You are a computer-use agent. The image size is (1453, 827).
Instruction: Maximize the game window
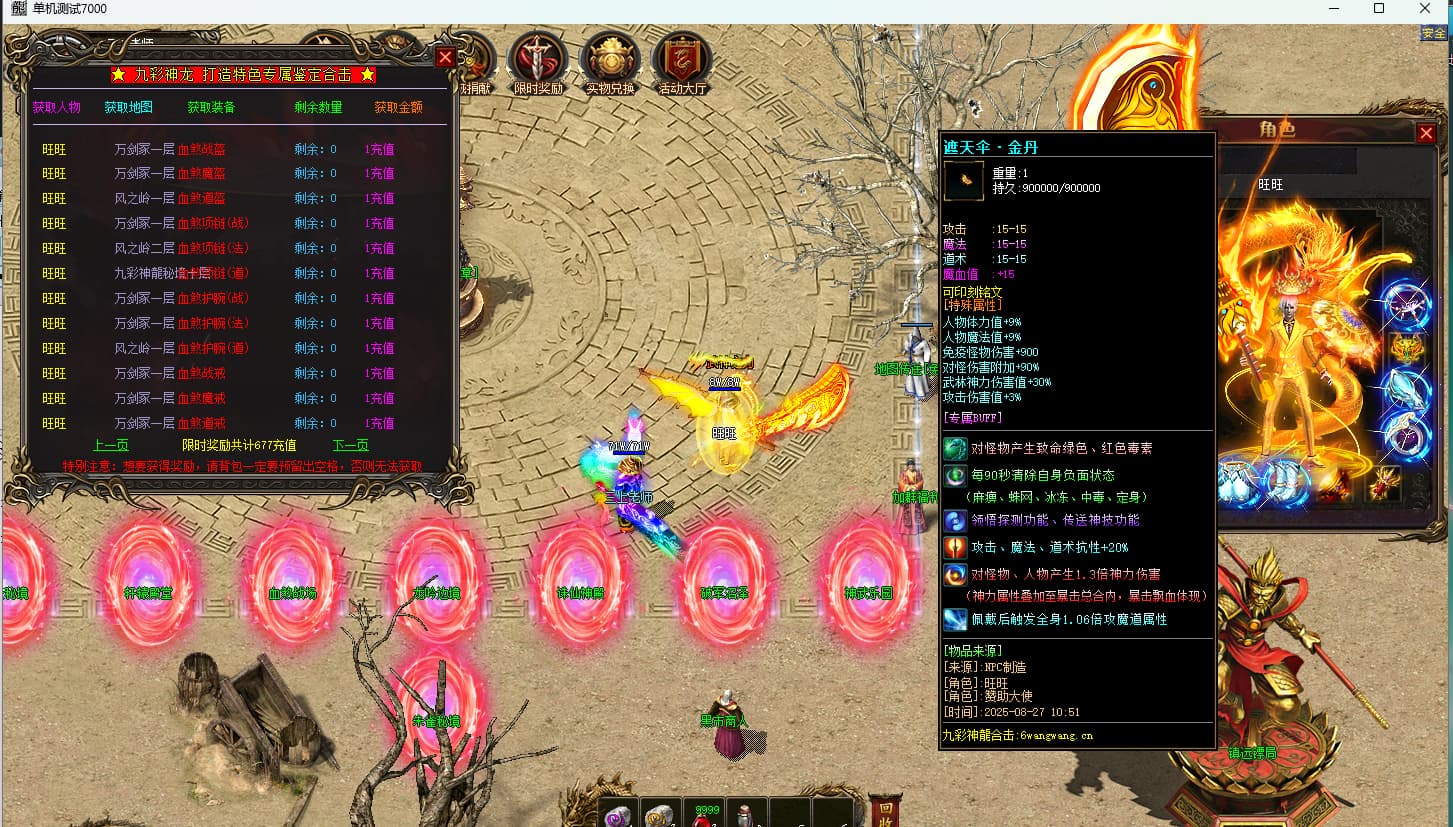1379,9
